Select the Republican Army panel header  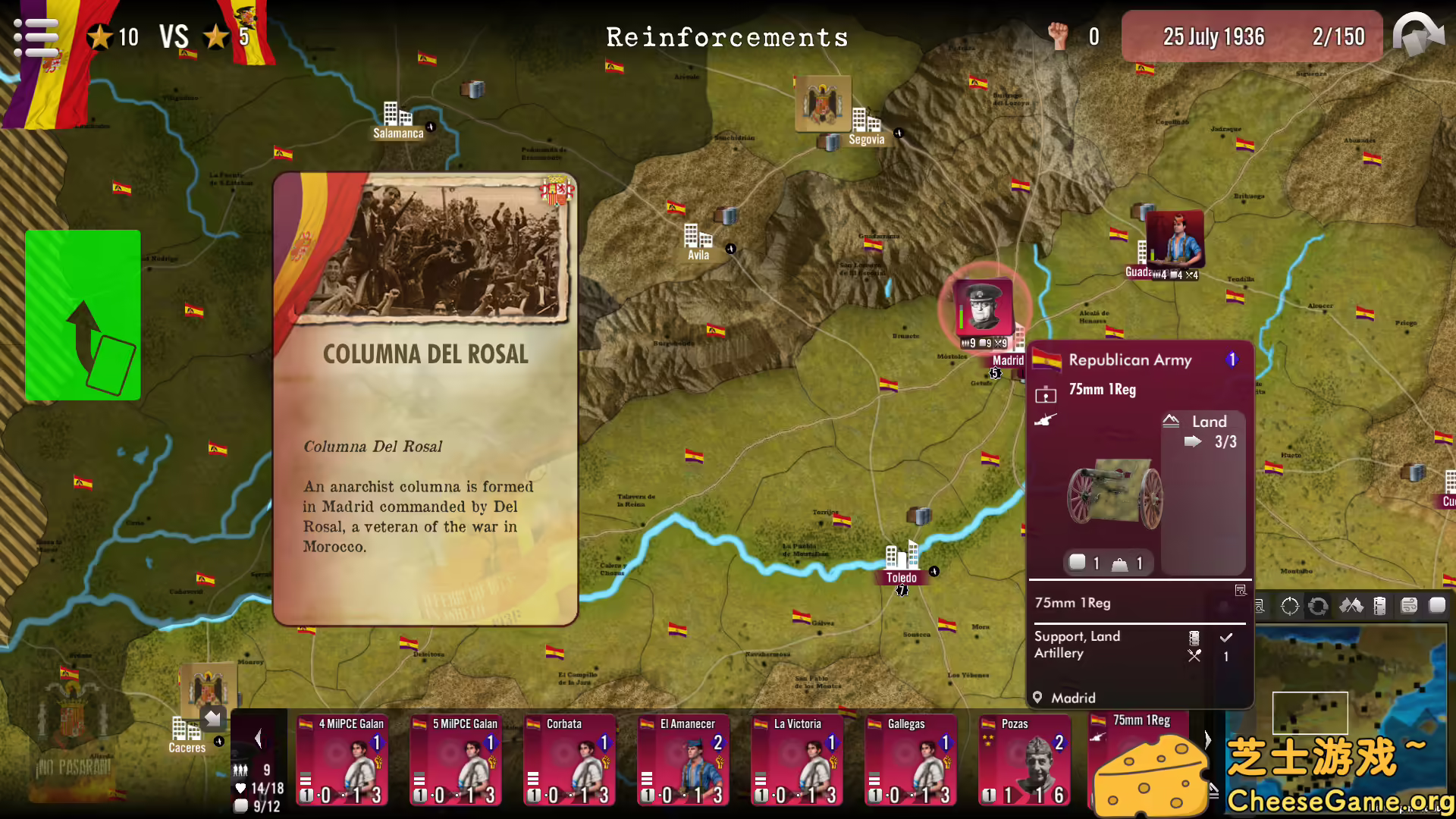pos(1130,360)
